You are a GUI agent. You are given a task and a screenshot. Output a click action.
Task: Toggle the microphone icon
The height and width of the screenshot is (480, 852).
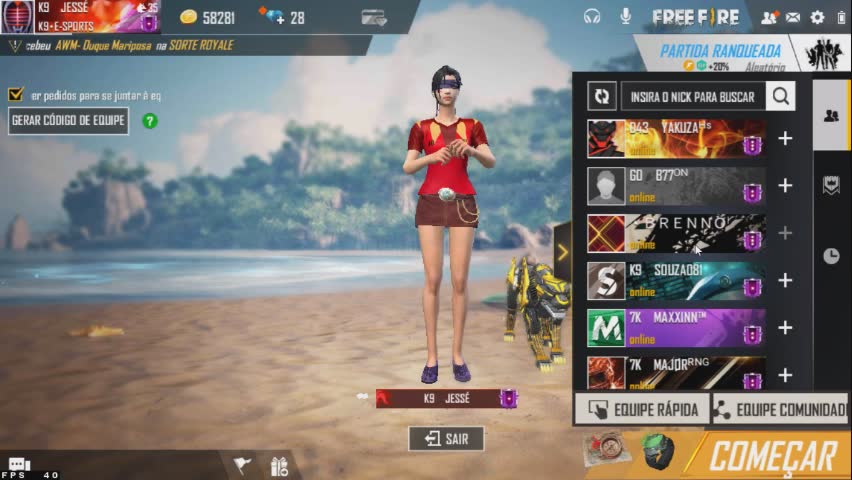pos(626,16)
